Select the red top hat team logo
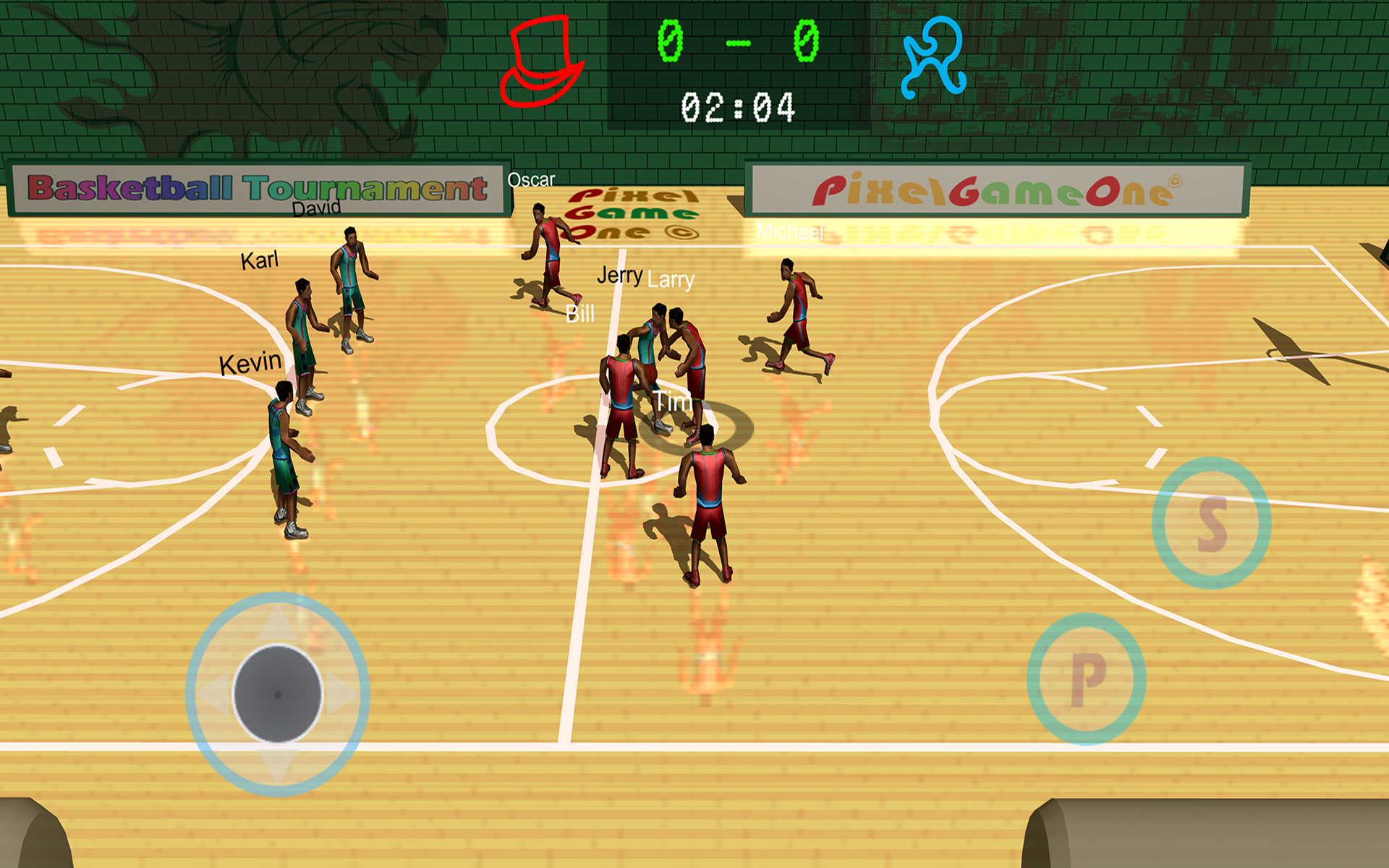This screenshot has width=1389, height=868. [544, 61]
